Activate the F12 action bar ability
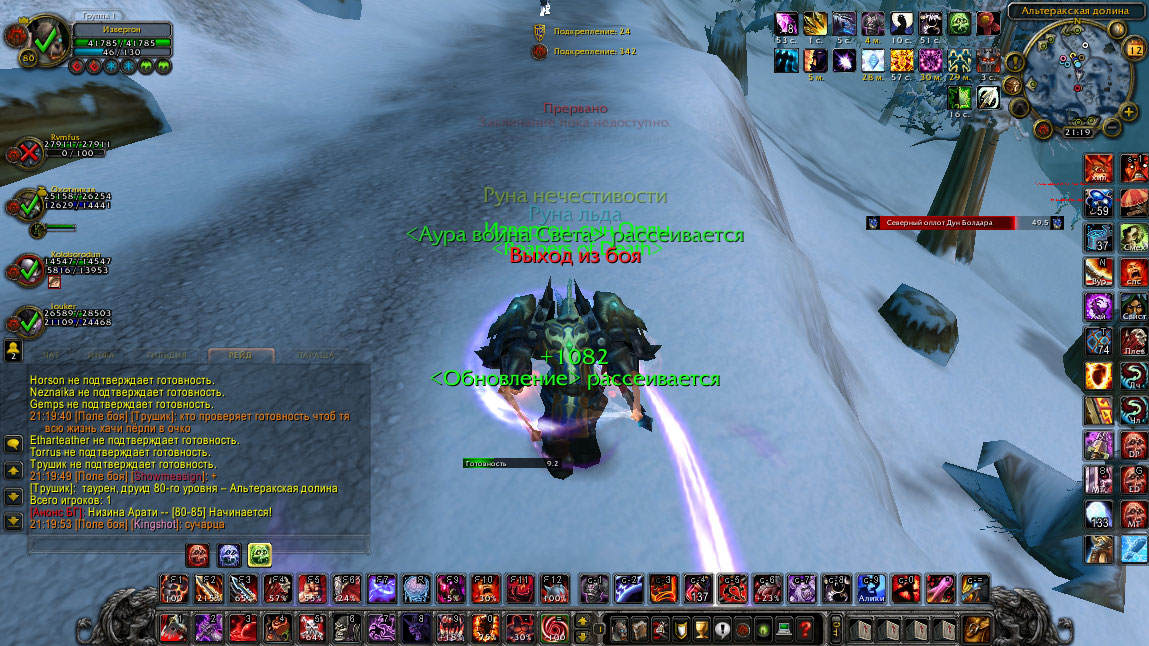Image resolution: width=1149 pixels, height=646 pixels. tap(553, 589)
